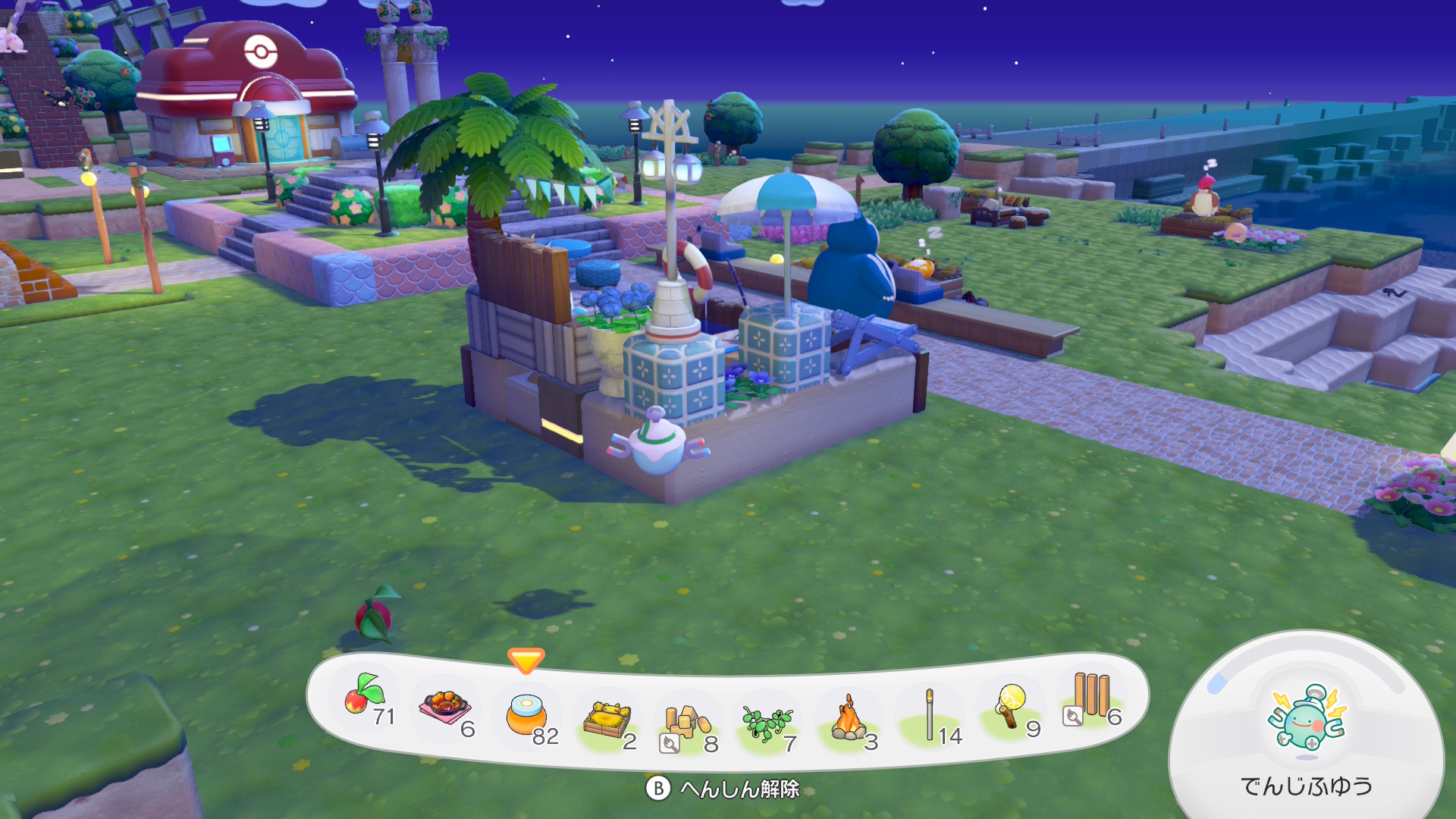
Task: Select the yellow lantern on branch slot
Action: coord(1011,707)
